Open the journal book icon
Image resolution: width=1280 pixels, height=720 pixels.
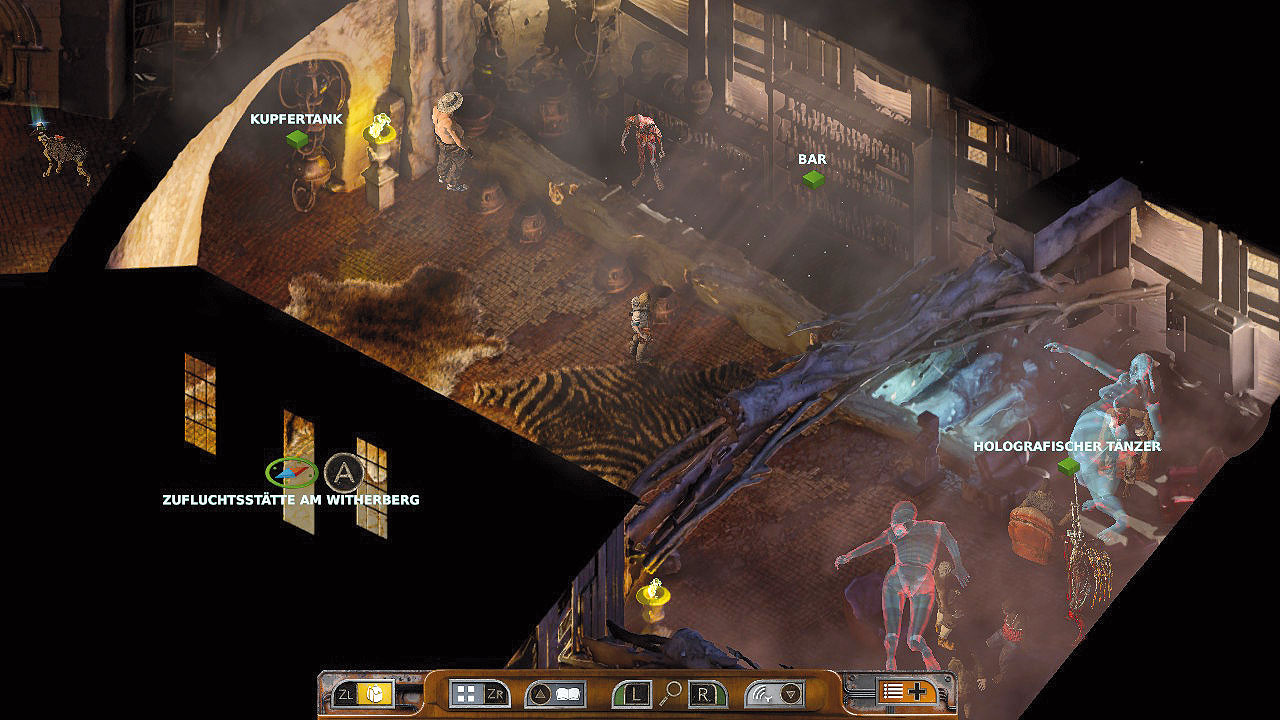coord(569,694)
